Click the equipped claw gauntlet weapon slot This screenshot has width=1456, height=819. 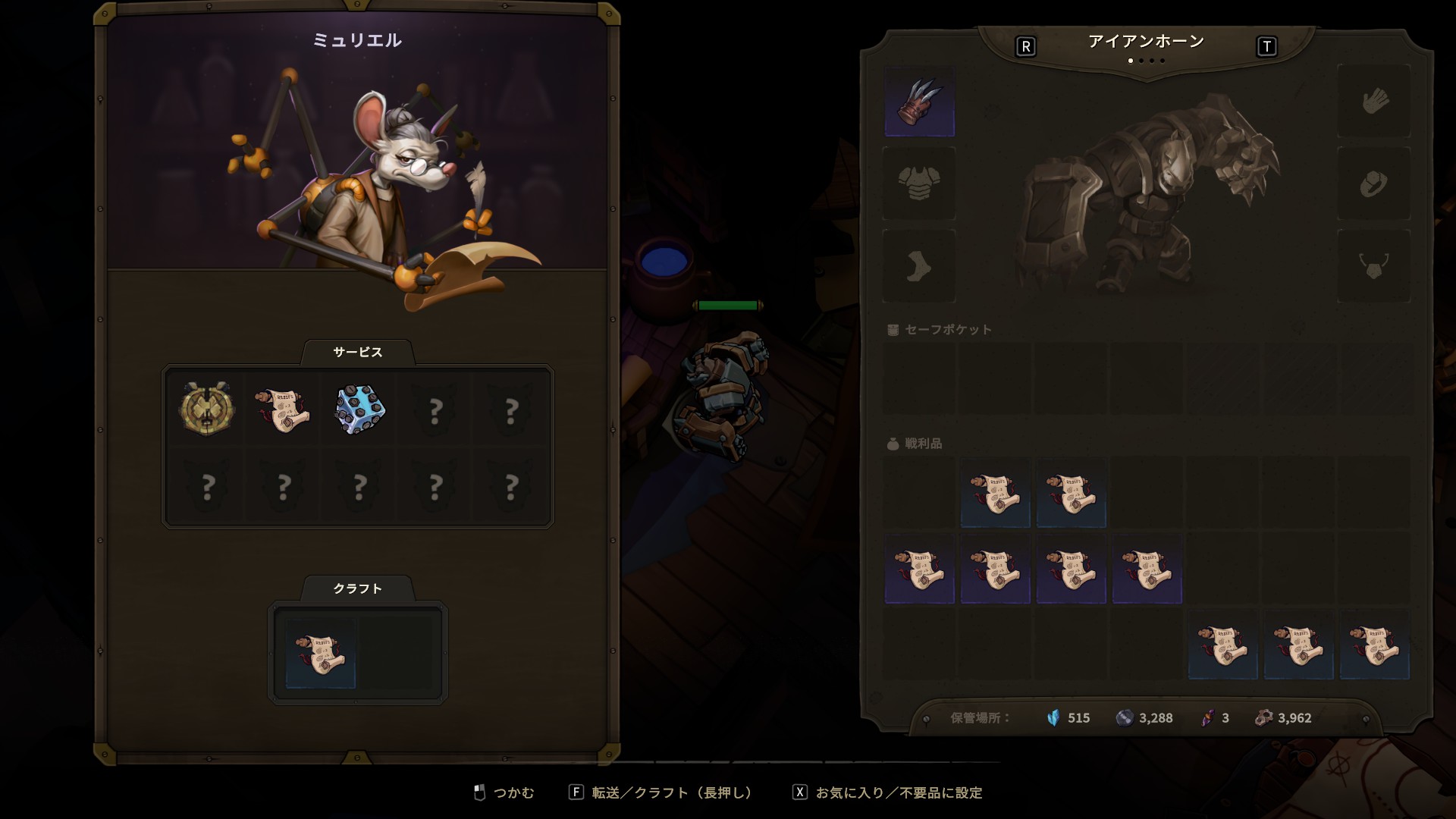[x=919, y=102]
